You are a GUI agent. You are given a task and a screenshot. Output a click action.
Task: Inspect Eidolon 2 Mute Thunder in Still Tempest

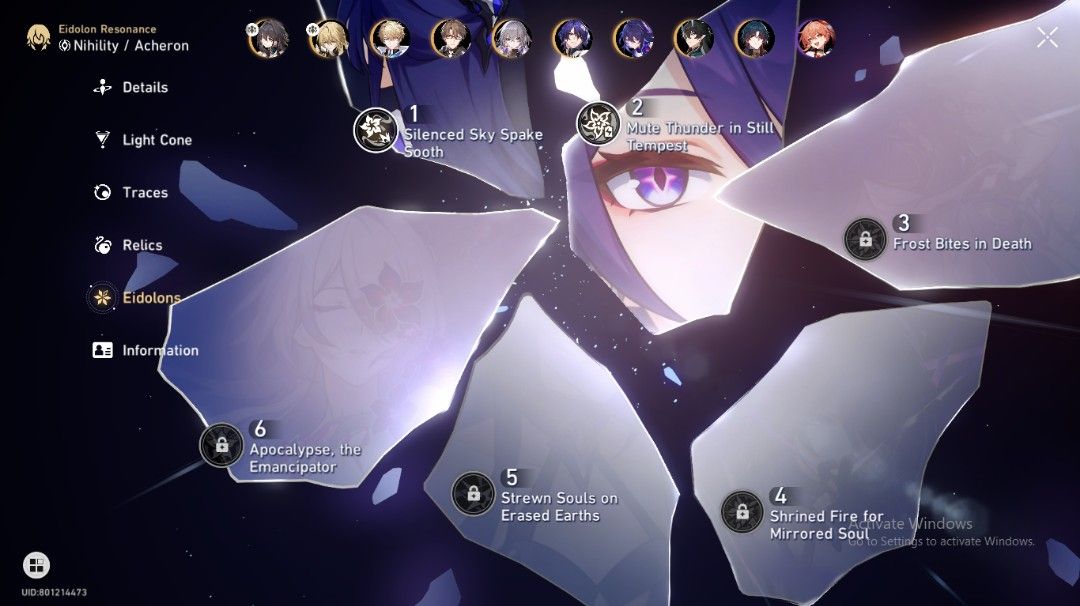coord(599,124)
